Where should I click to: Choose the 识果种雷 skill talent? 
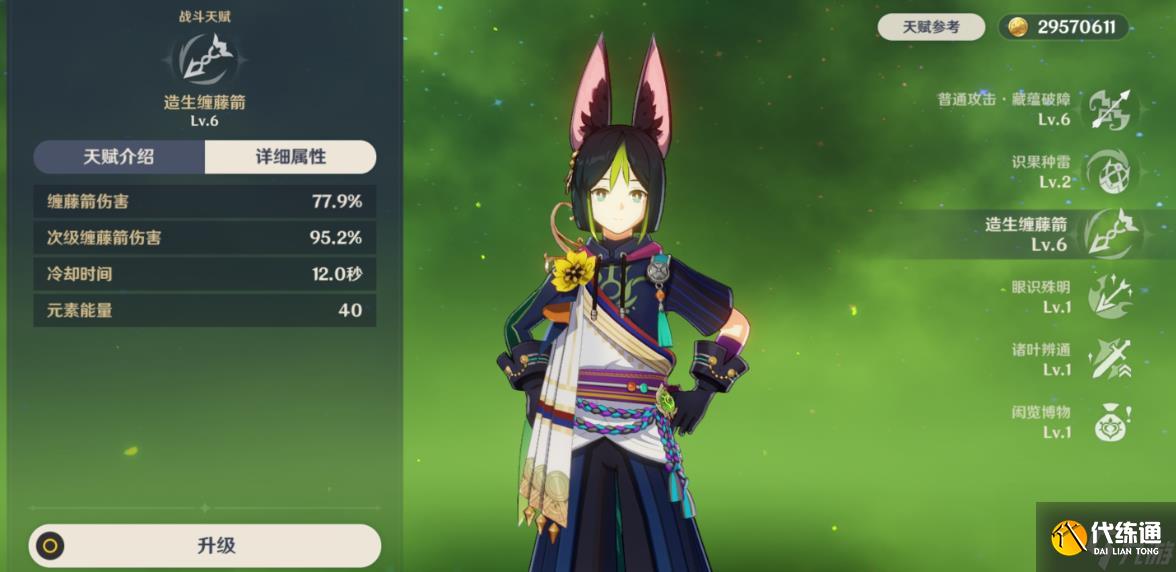click(1108, 171)
